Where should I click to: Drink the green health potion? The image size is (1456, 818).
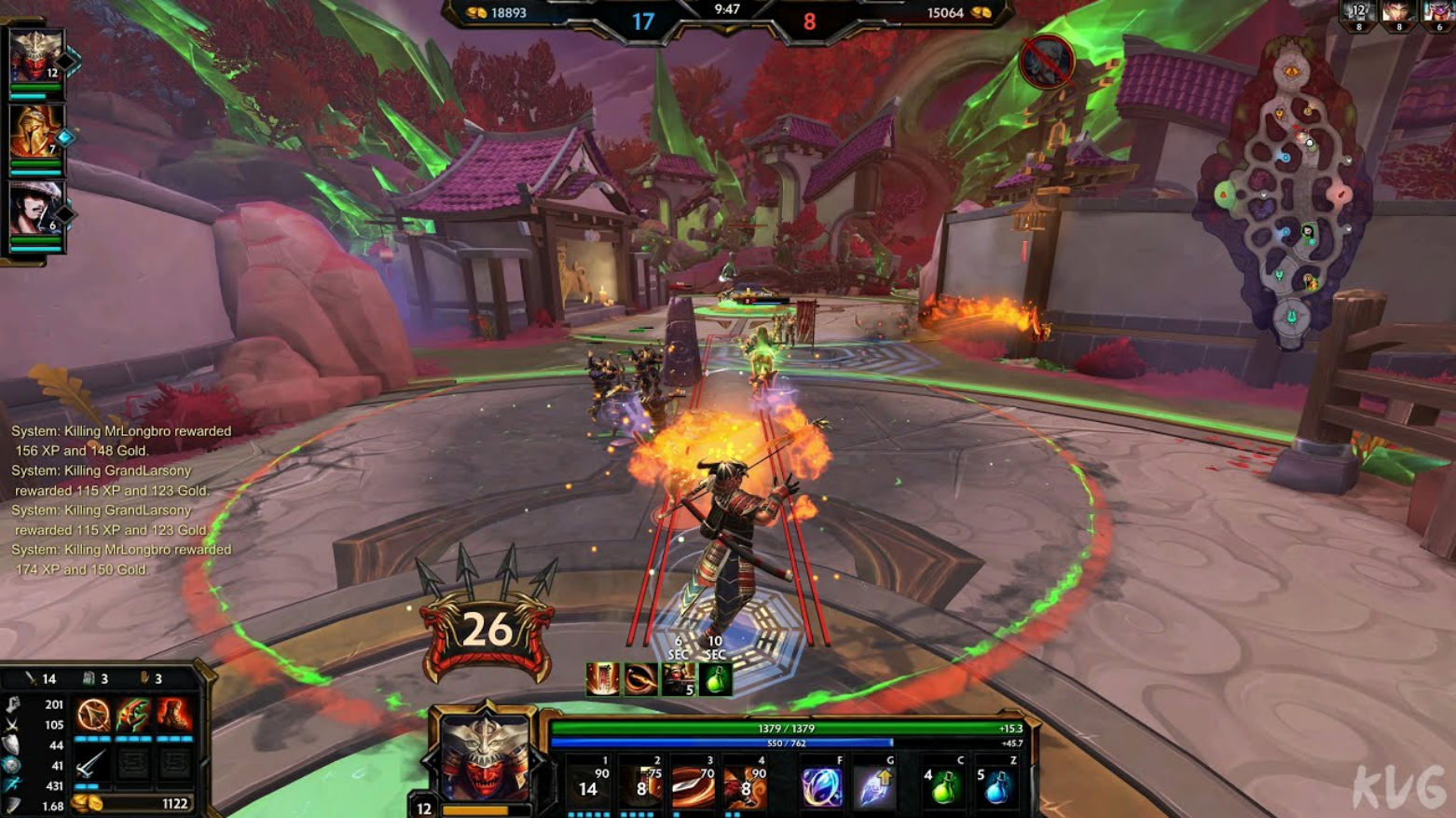point(943,789)
